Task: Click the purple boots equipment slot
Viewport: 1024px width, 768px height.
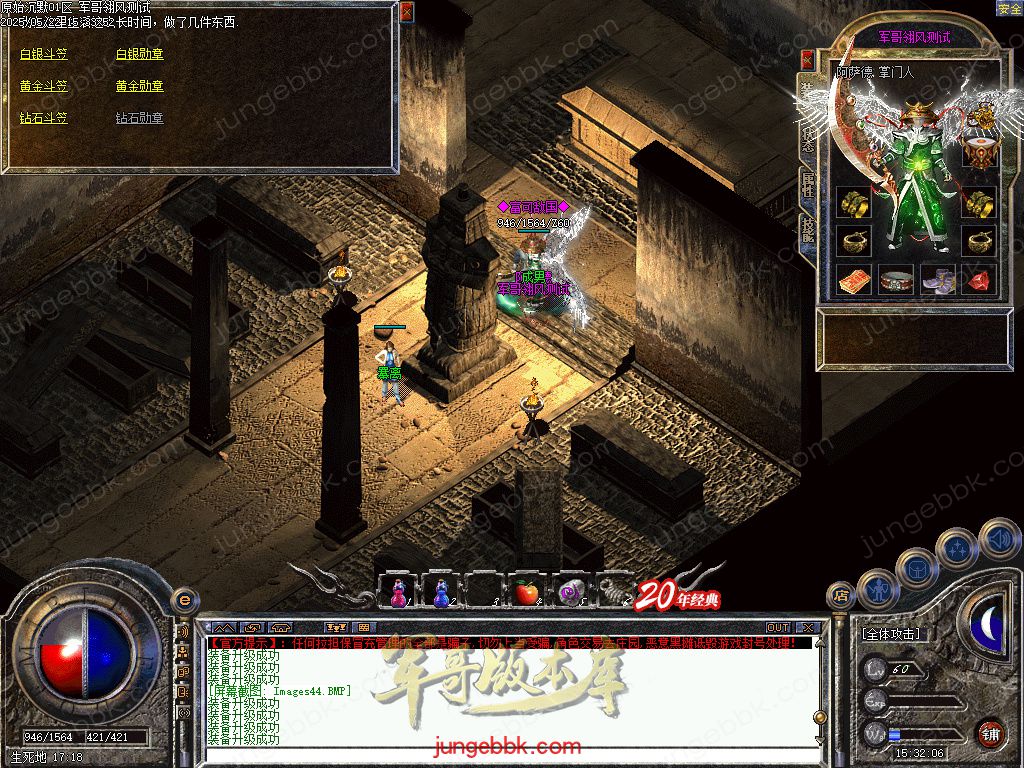Action: 938,280
